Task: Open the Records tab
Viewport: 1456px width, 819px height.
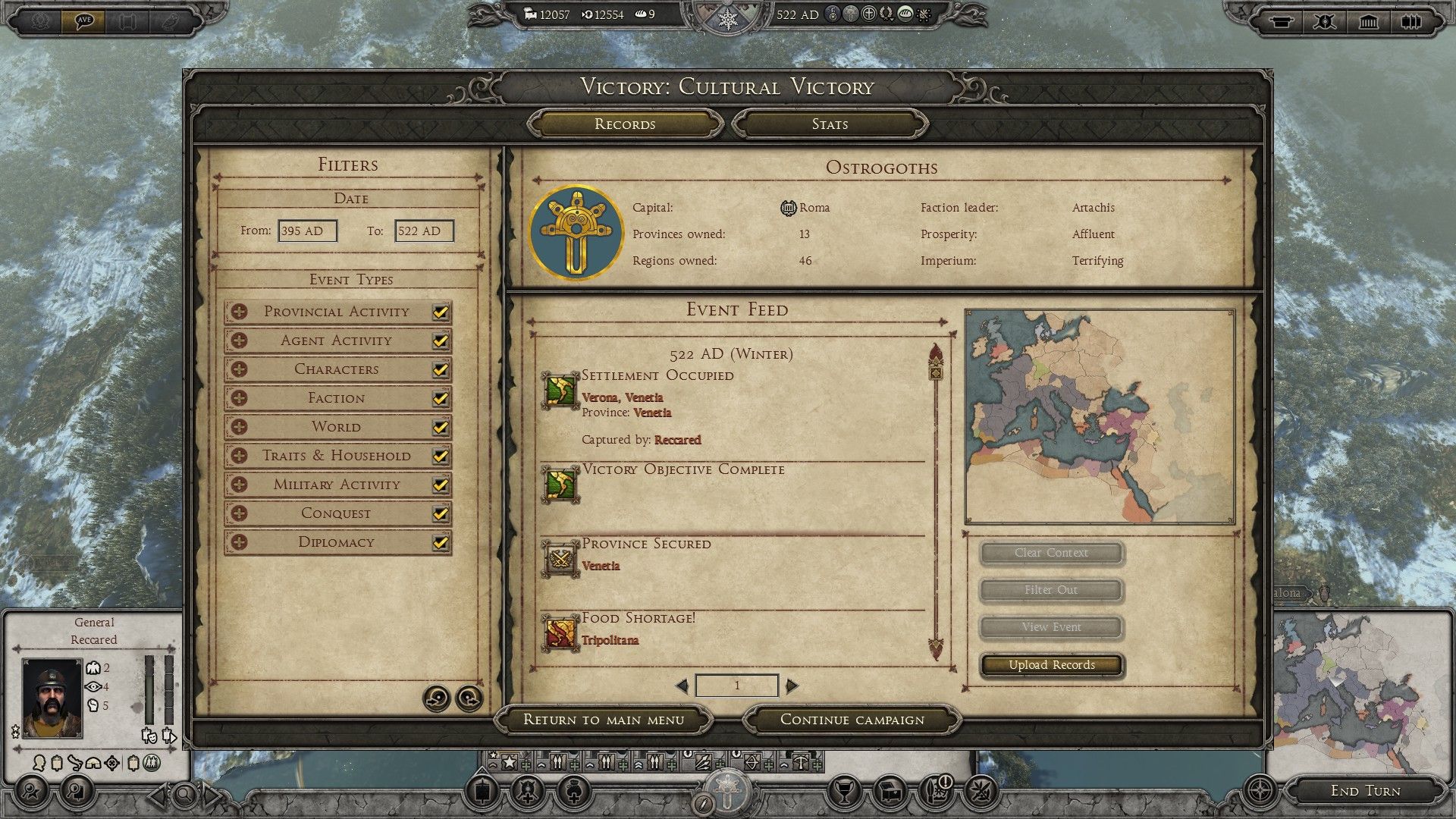Action: pos(625,124)
